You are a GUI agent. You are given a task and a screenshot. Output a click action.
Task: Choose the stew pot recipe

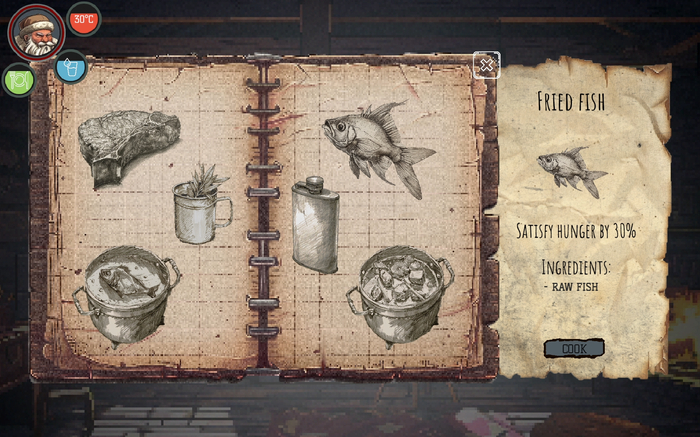398,294
